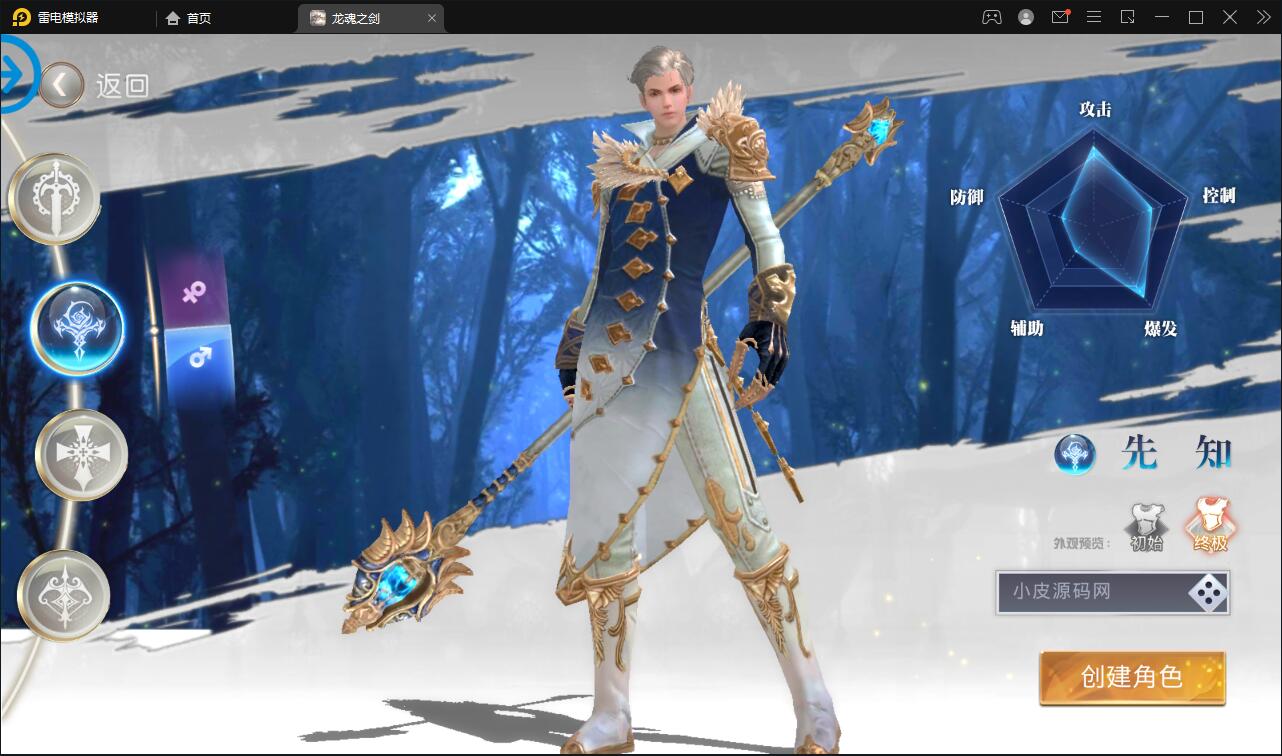
Task: Select the 先知 prophet class icon
Action: 78,327
